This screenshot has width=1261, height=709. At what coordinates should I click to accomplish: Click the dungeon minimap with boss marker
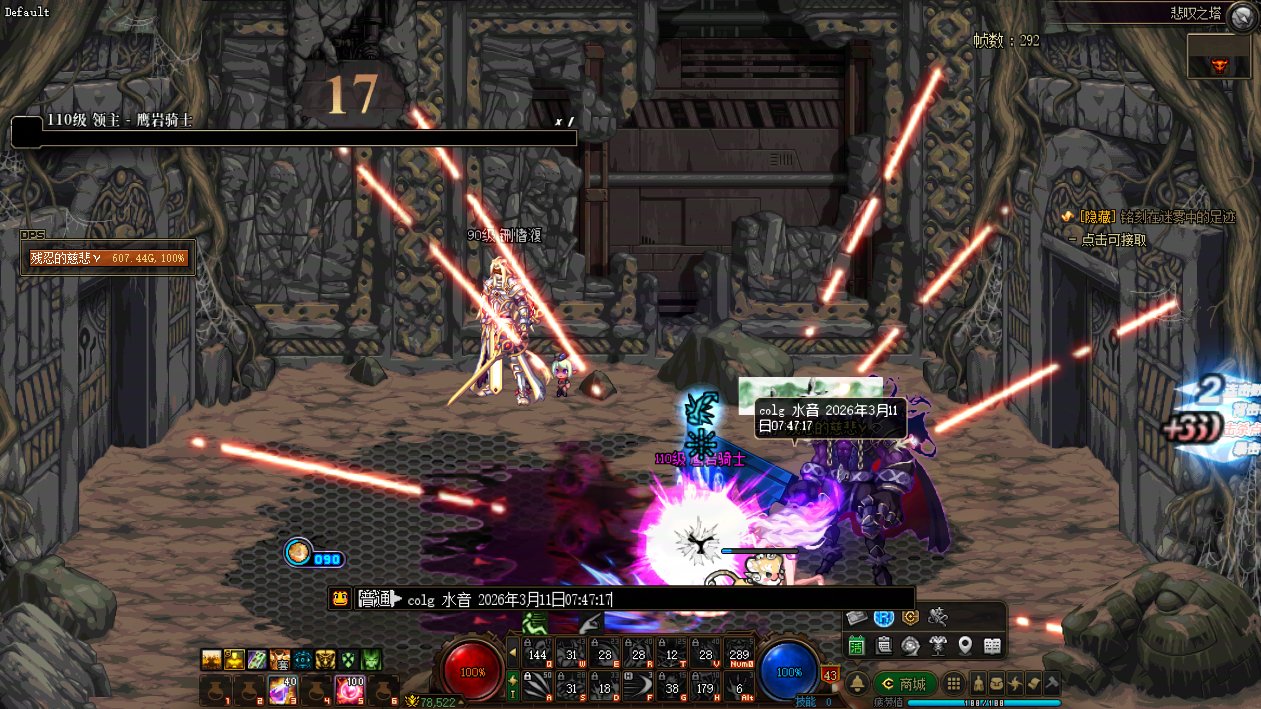pos(1218,56)
